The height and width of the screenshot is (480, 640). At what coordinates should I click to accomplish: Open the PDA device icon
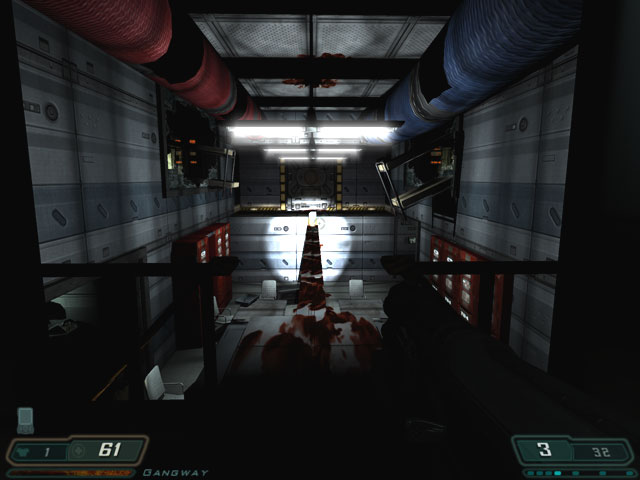pos(26,417)
